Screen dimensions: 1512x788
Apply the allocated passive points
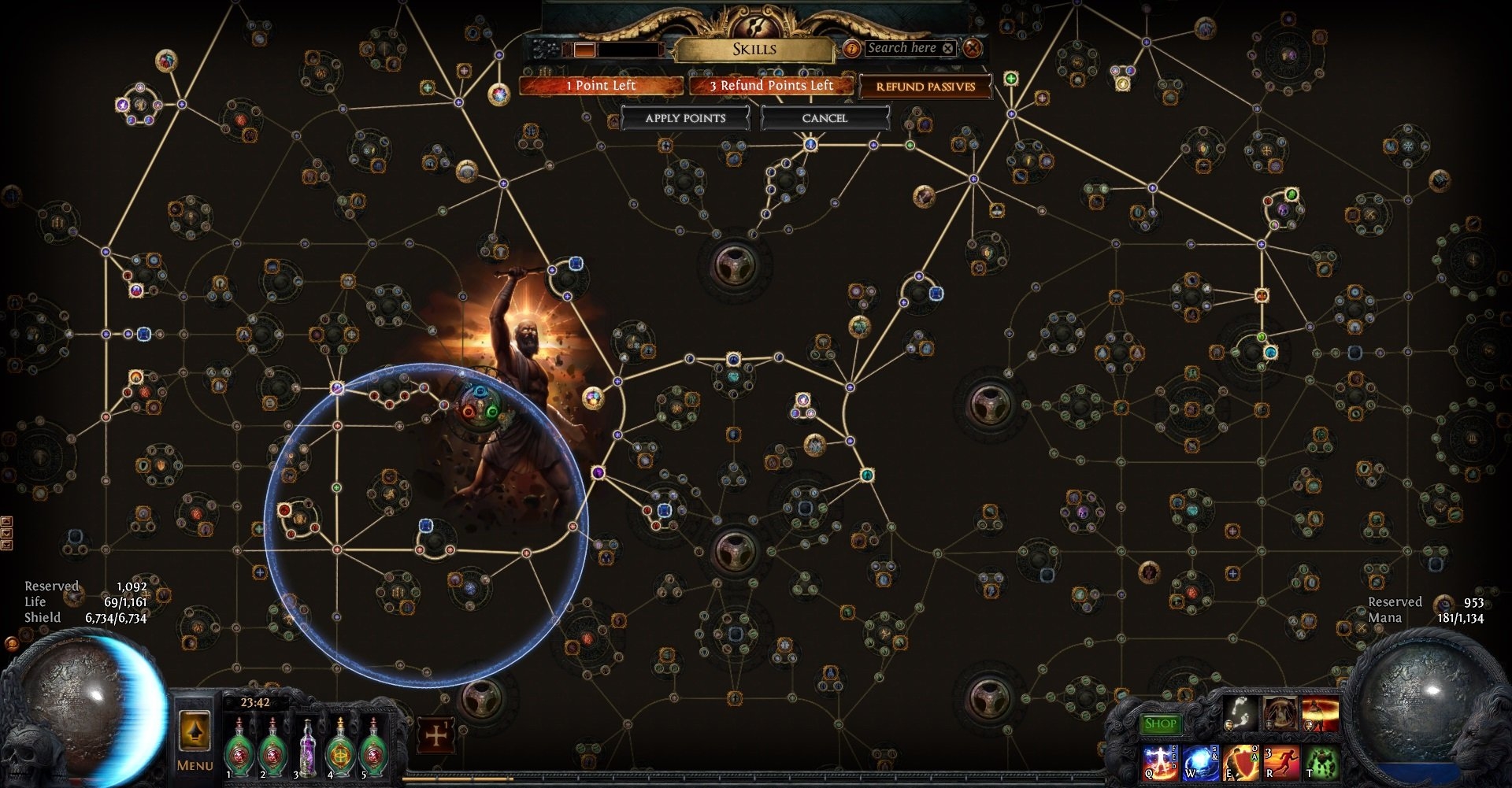click(x=685, y=118)
